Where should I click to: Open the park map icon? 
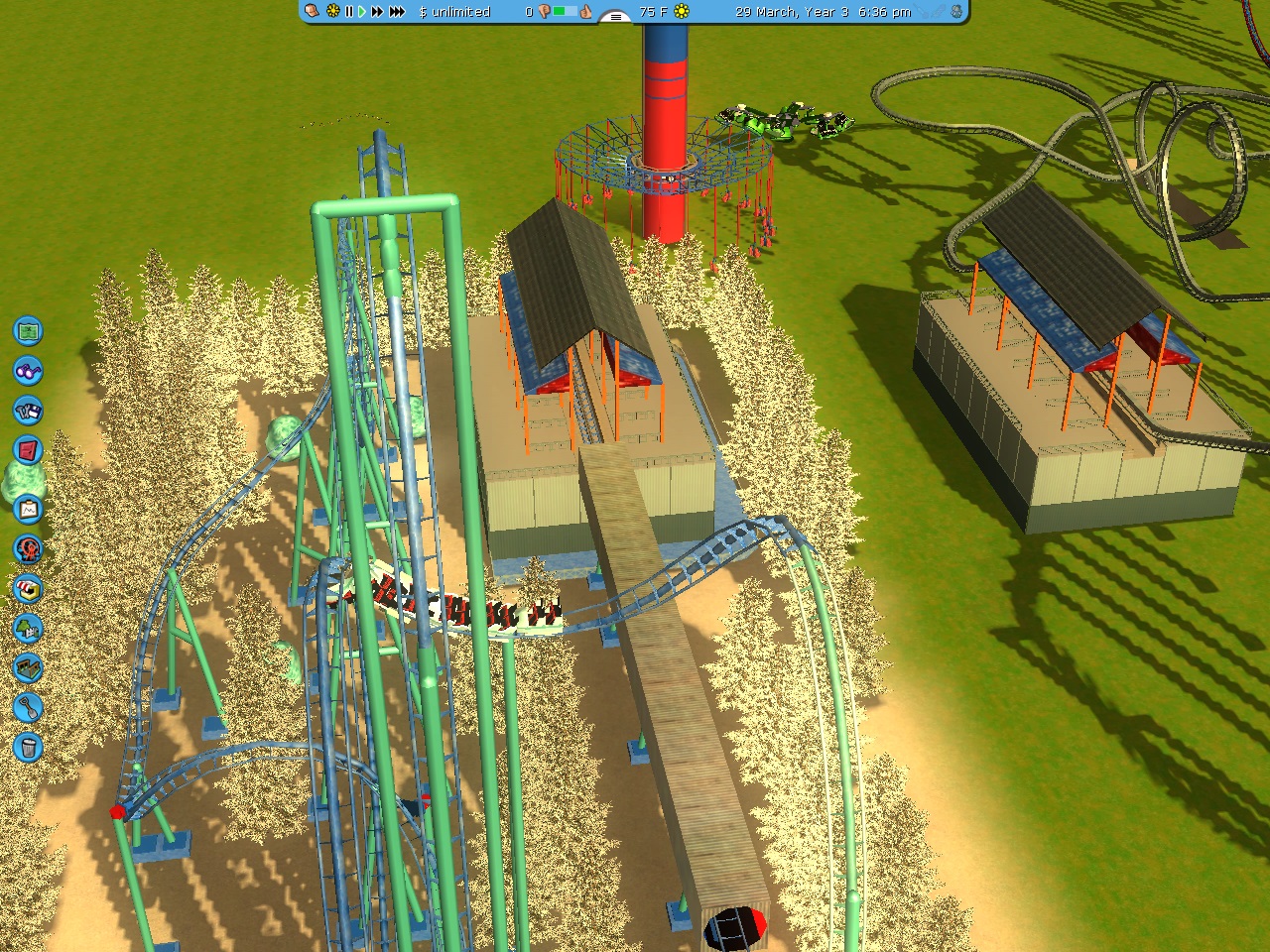[x=29, y=330]
